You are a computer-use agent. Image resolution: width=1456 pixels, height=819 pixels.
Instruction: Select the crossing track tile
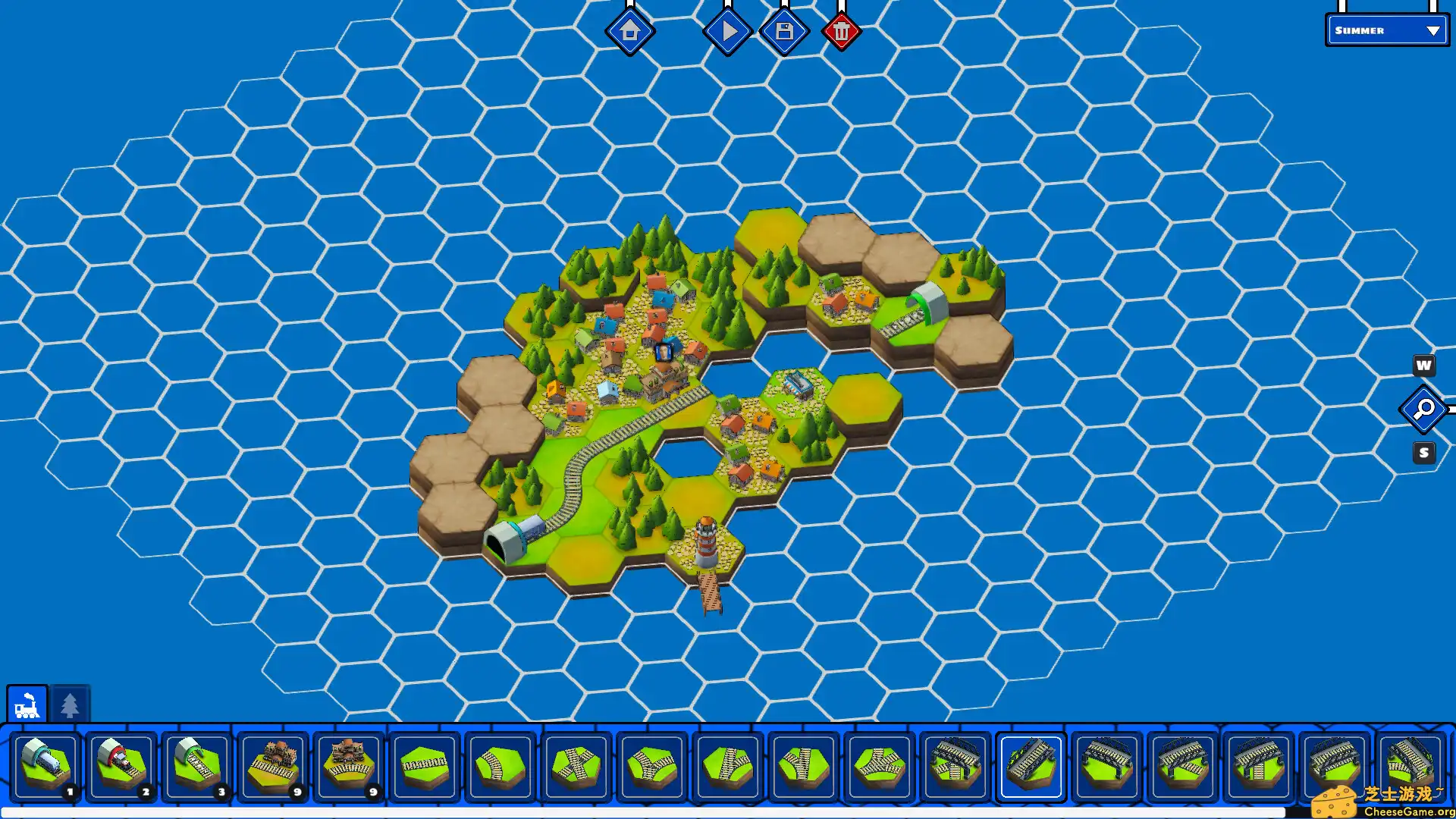[x=576, y=766]
